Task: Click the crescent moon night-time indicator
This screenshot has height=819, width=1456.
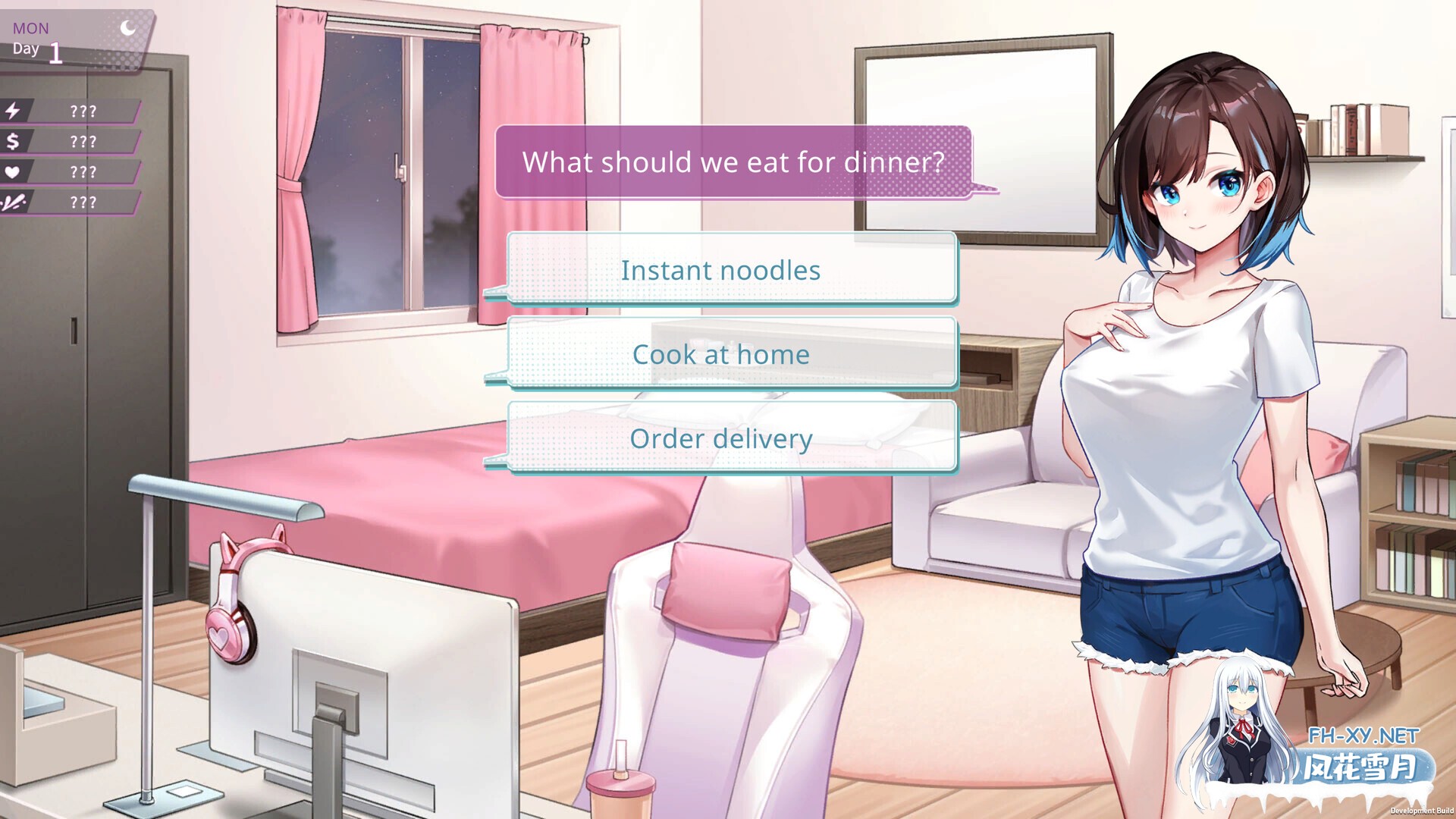Action: 127,29
